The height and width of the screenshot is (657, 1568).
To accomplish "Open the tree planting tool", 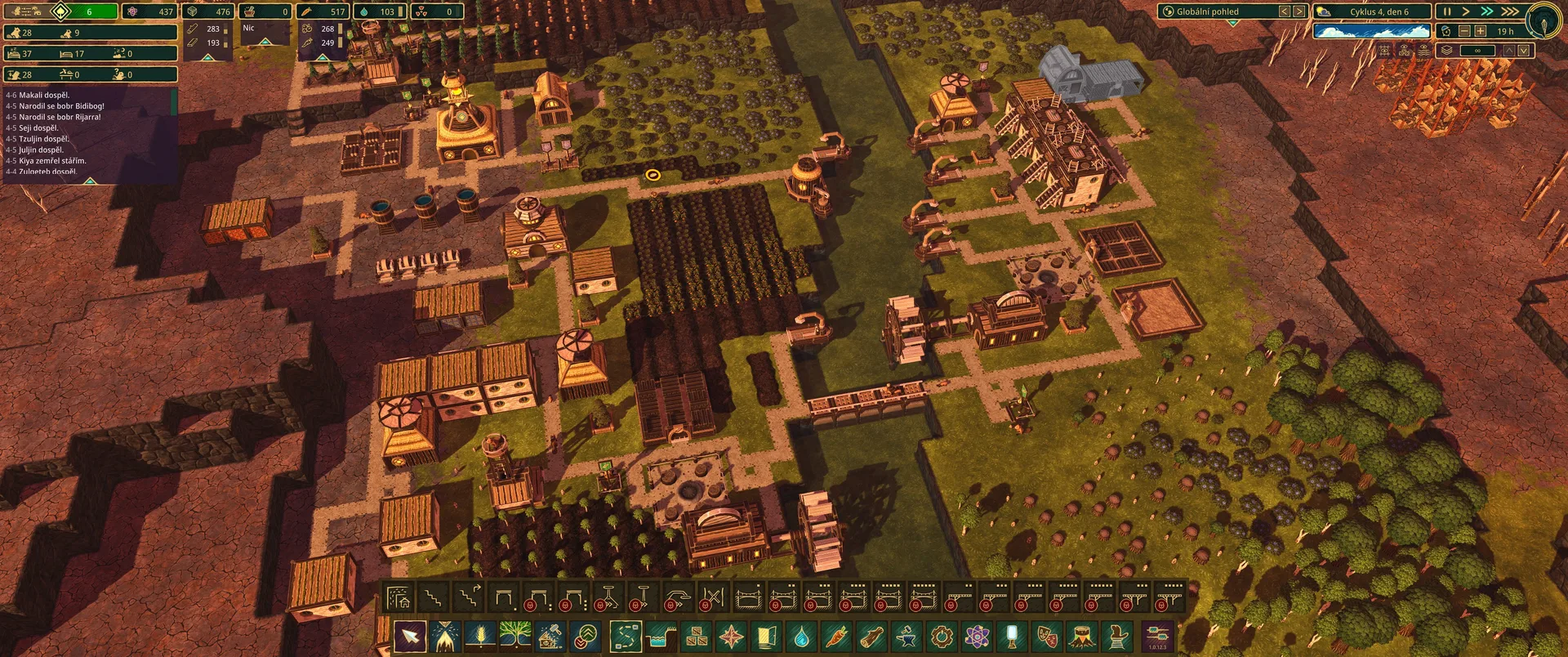I will (x=515, y=636).
